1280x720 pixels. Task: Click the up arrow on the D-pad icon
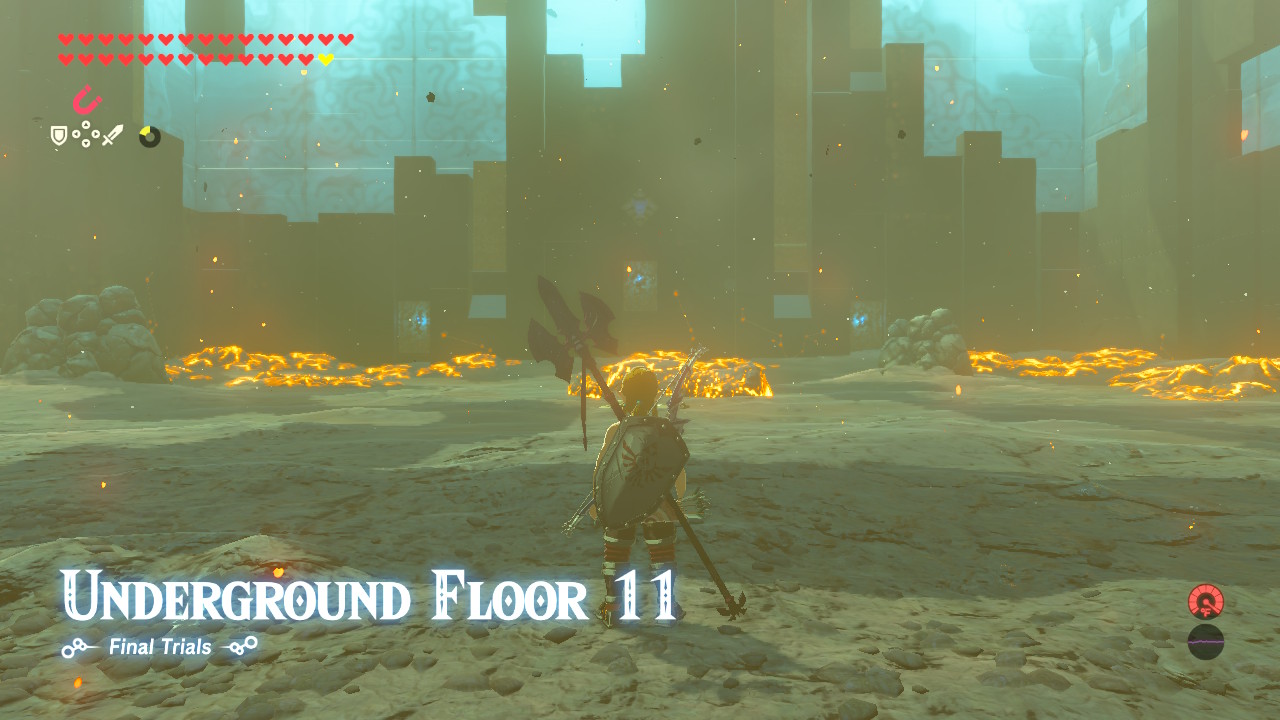pyautogui.click(x=86, y=125)
